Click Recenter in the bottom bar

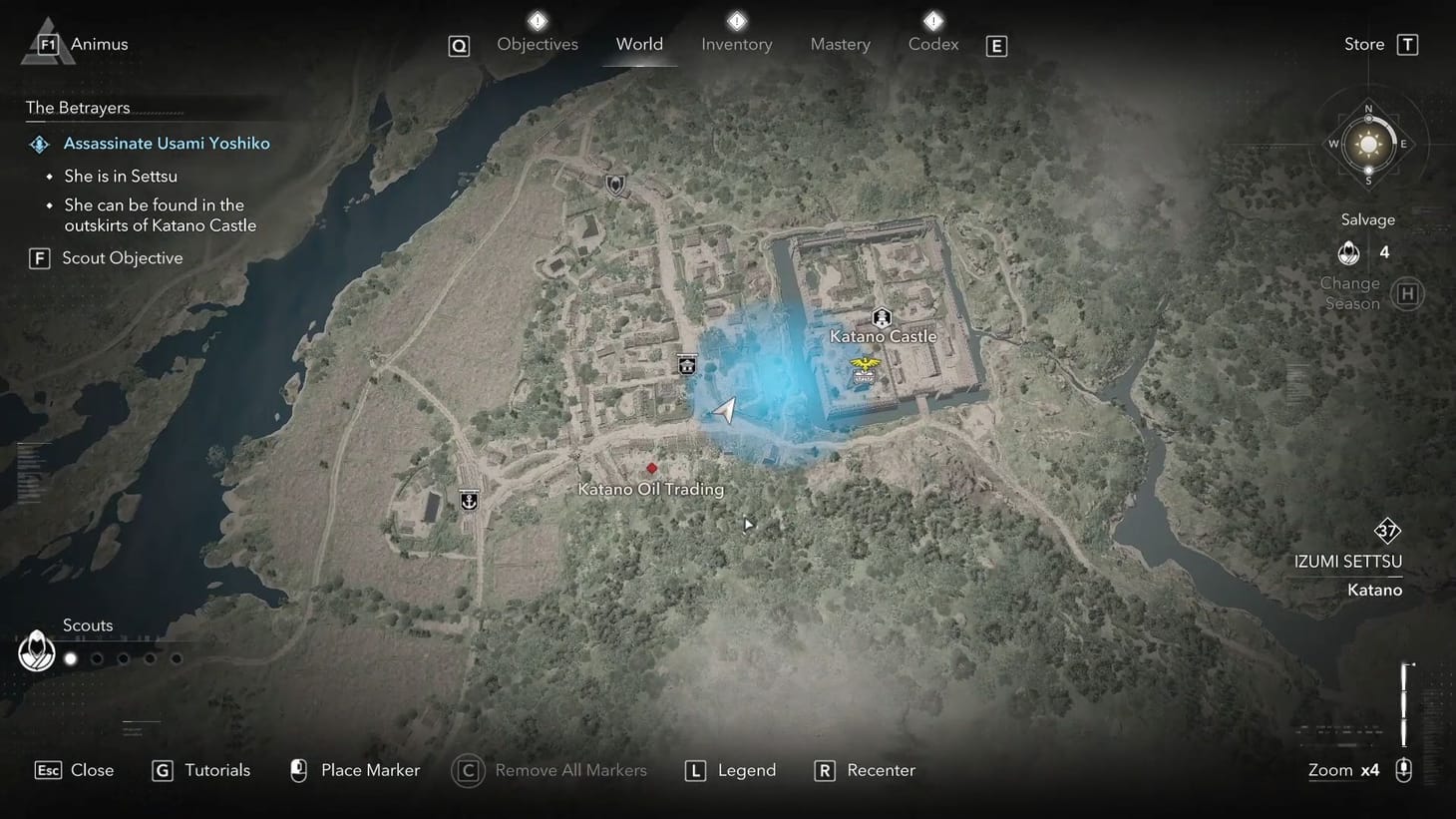coord(881,769)
